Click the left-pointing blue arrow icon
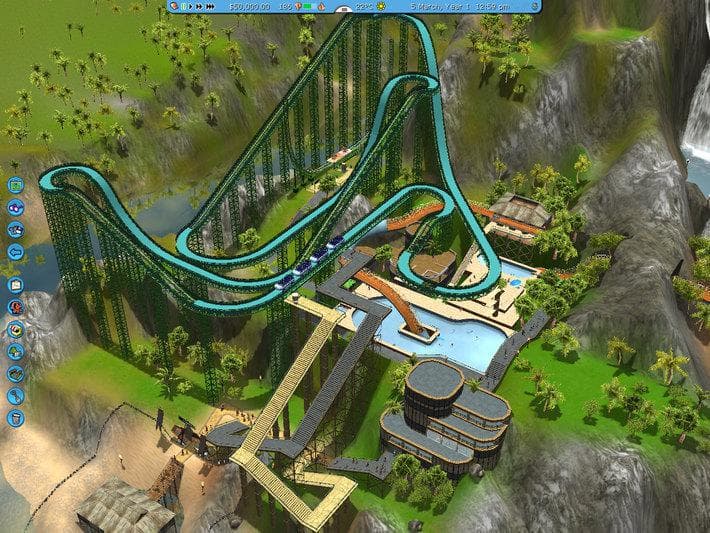710x533 pixels. [x=15, y=252]
